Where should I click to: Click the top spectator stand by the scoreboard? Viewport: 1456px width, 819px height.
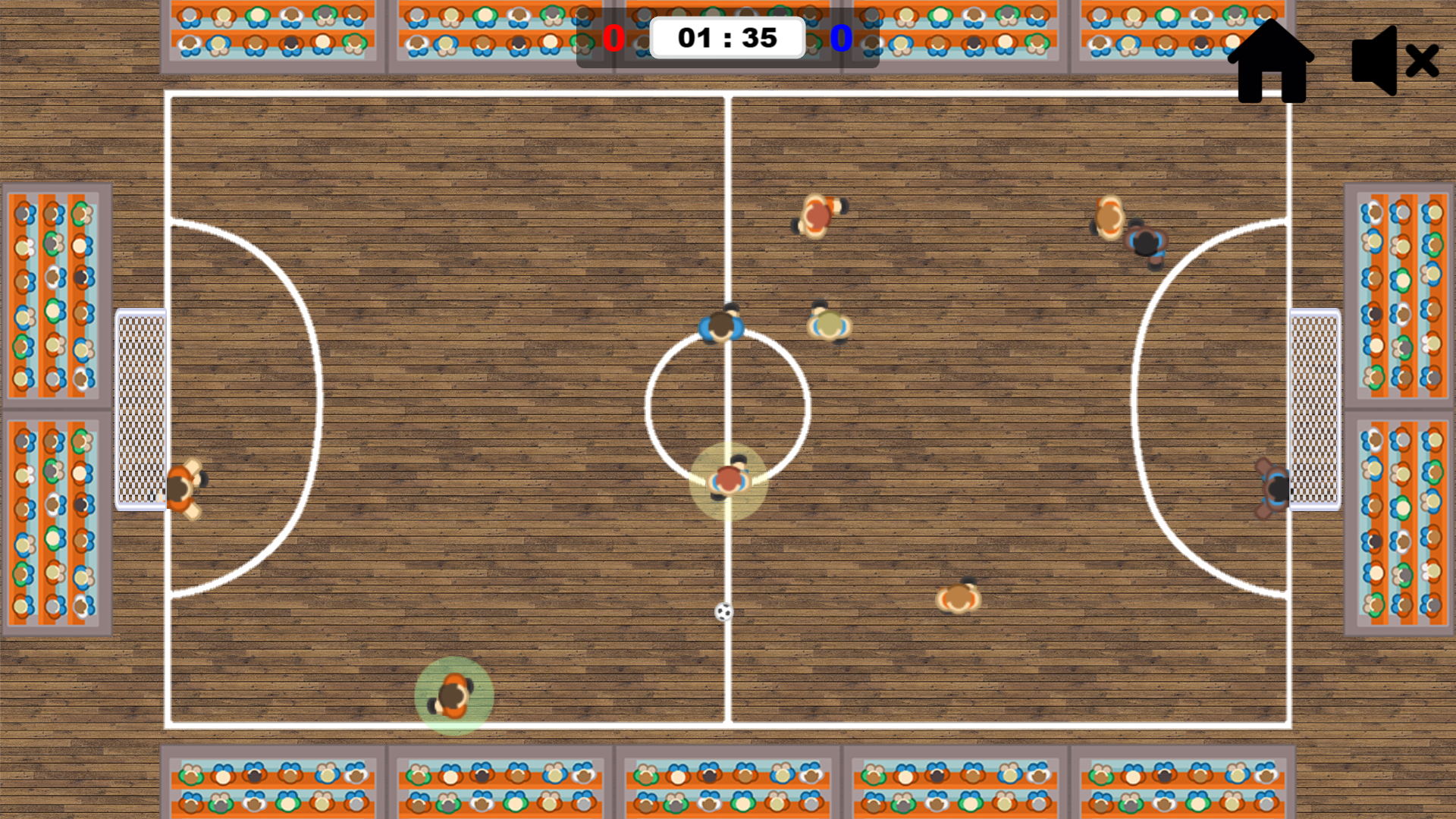pyautogui.click(x=728, y=11)
